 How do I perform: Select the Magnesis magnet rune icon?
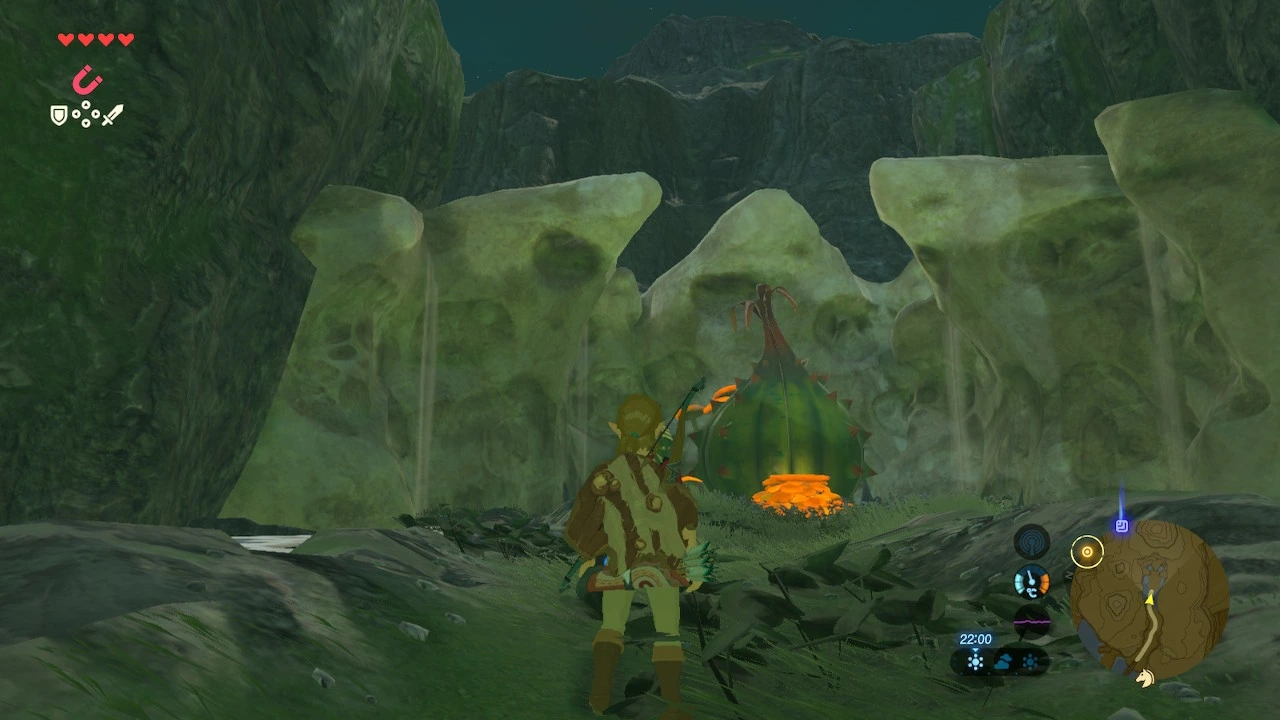pos(88,79)
